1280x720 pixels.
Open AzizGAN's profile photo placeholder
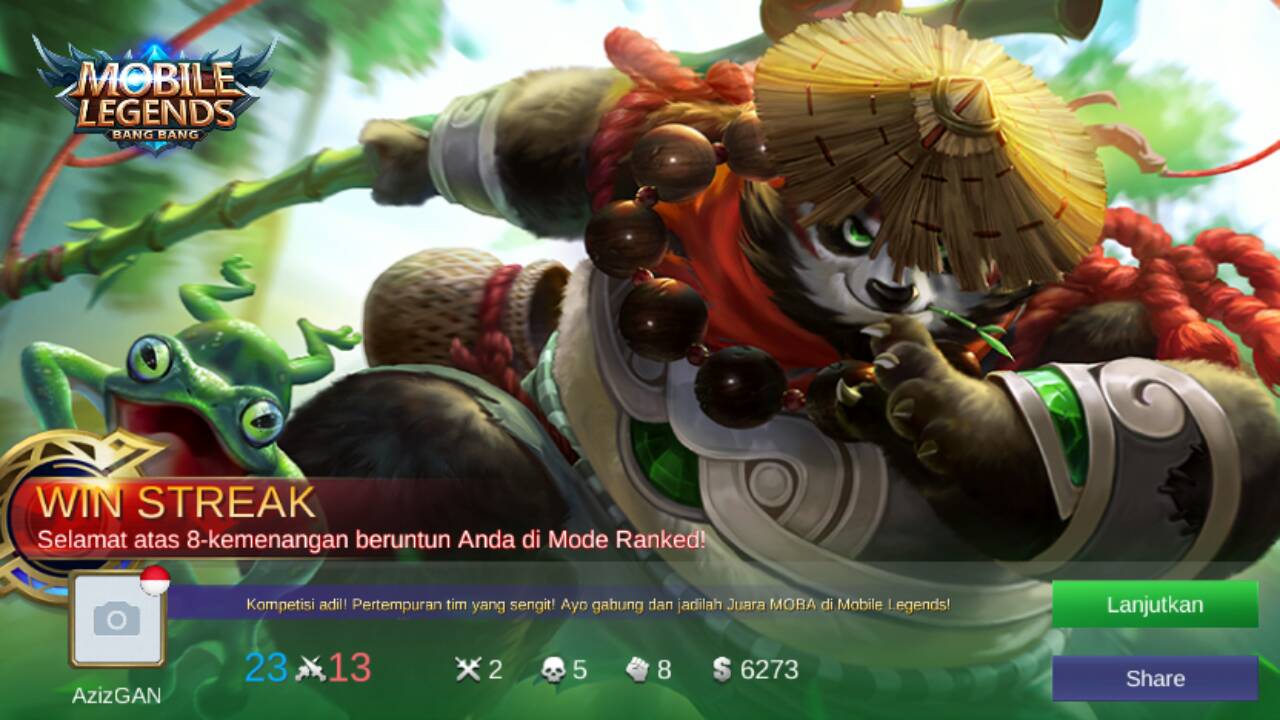pos(117,621)
